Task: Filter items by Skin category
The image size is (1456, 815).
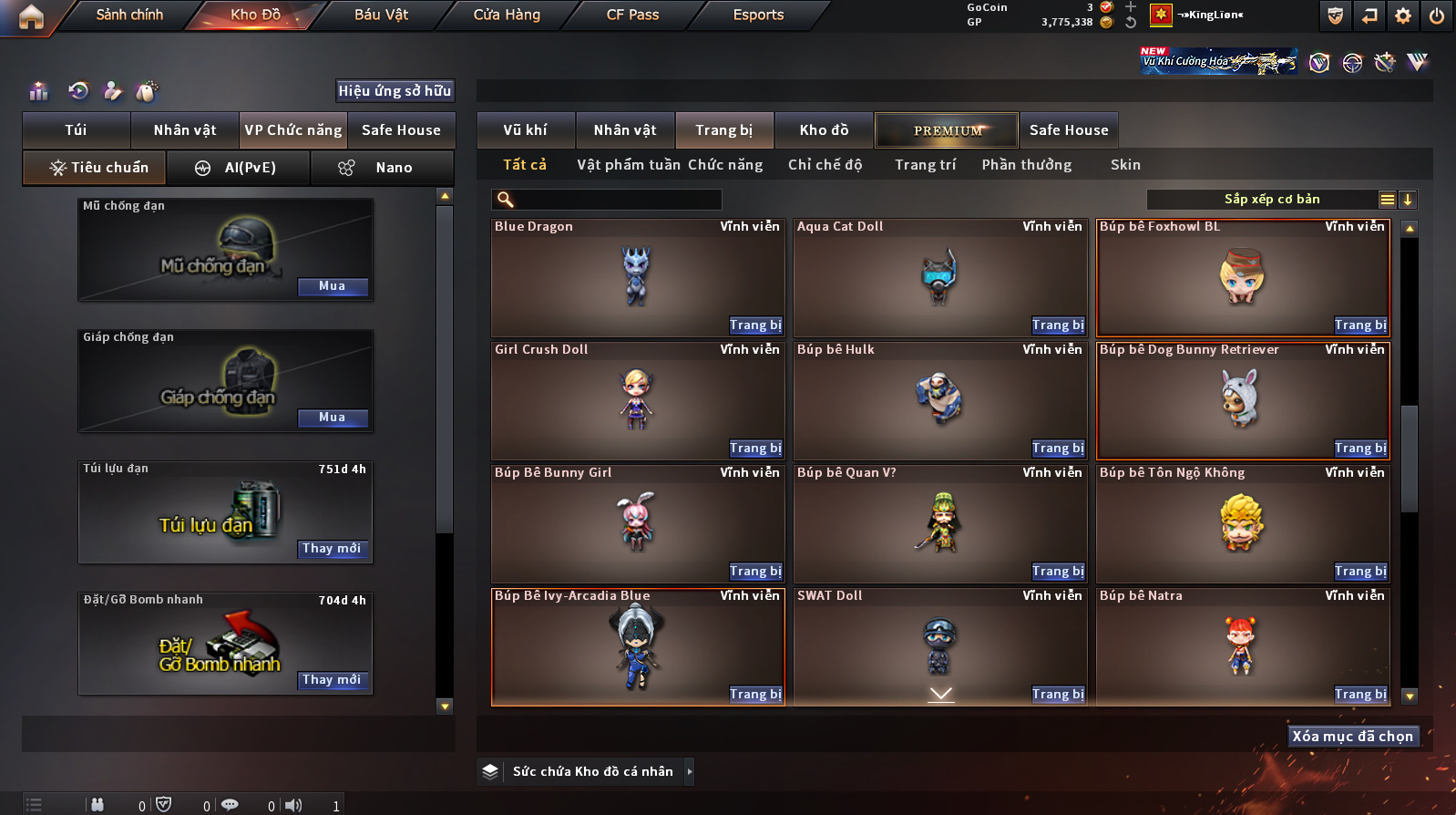Action: pos(1125,165)
